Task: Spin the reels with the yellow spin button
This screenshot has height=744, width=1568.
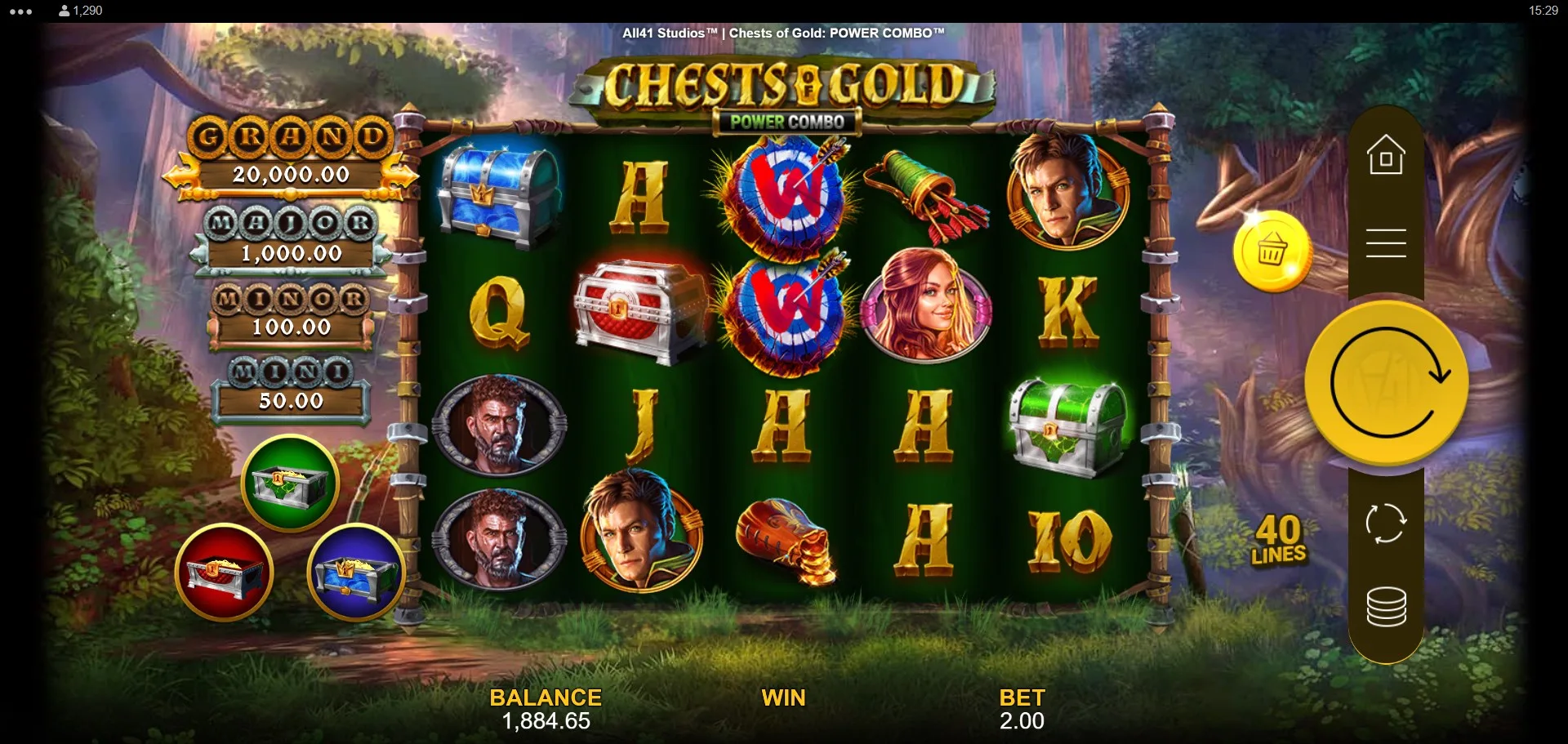Action: (1386, 383)
